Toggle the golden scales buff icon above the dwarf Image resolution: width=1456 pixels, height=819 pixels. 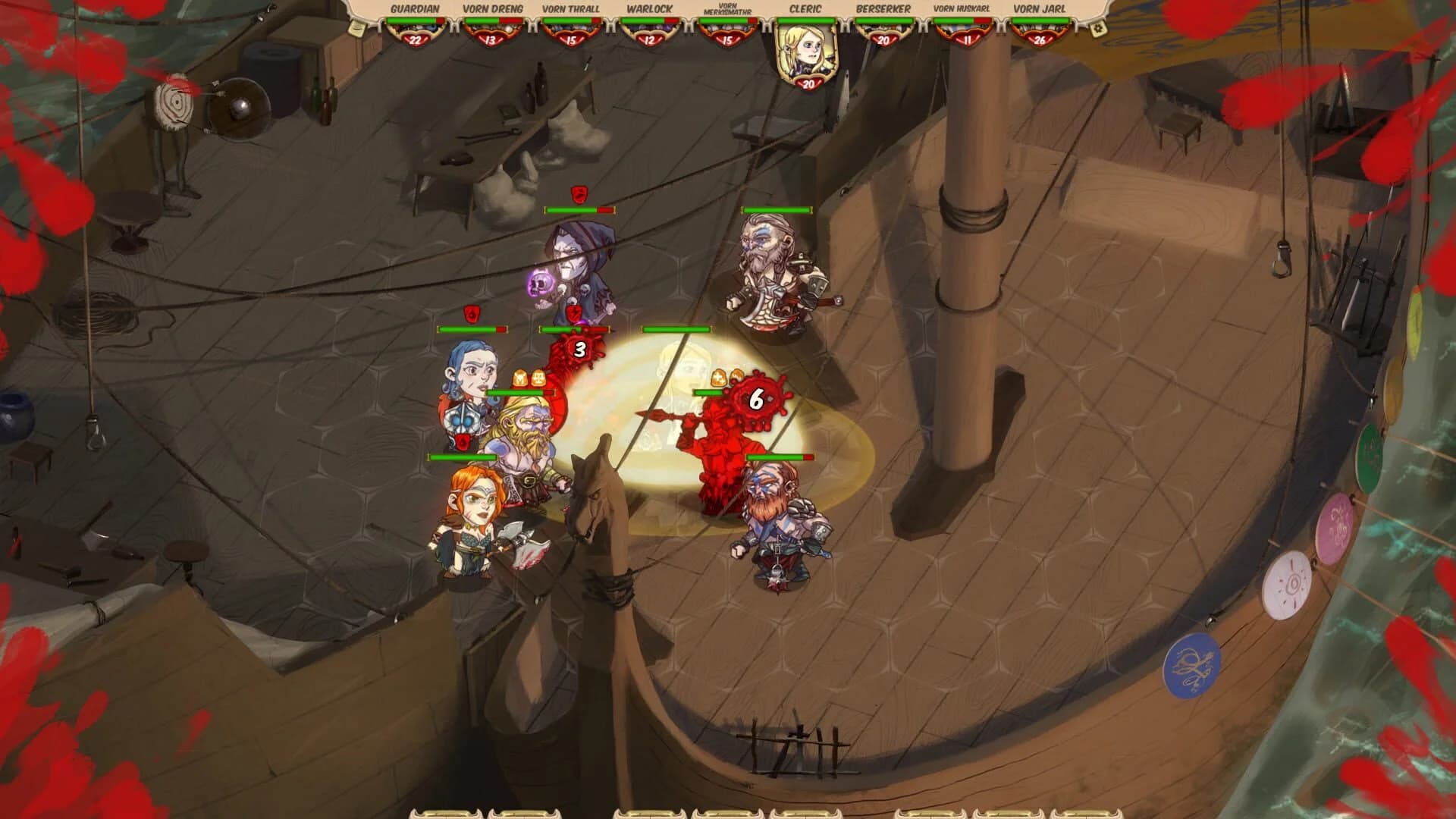[x=538, y=378]
